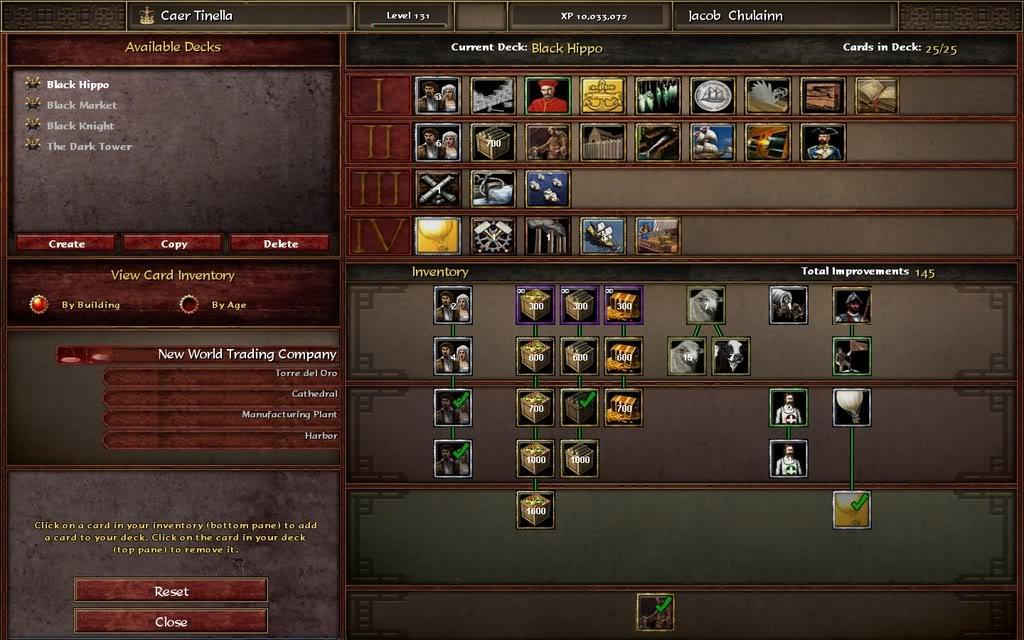The height and width of the screenshot is (640, 1024).
Task: Create a new deck
Action: pos(67,243)
